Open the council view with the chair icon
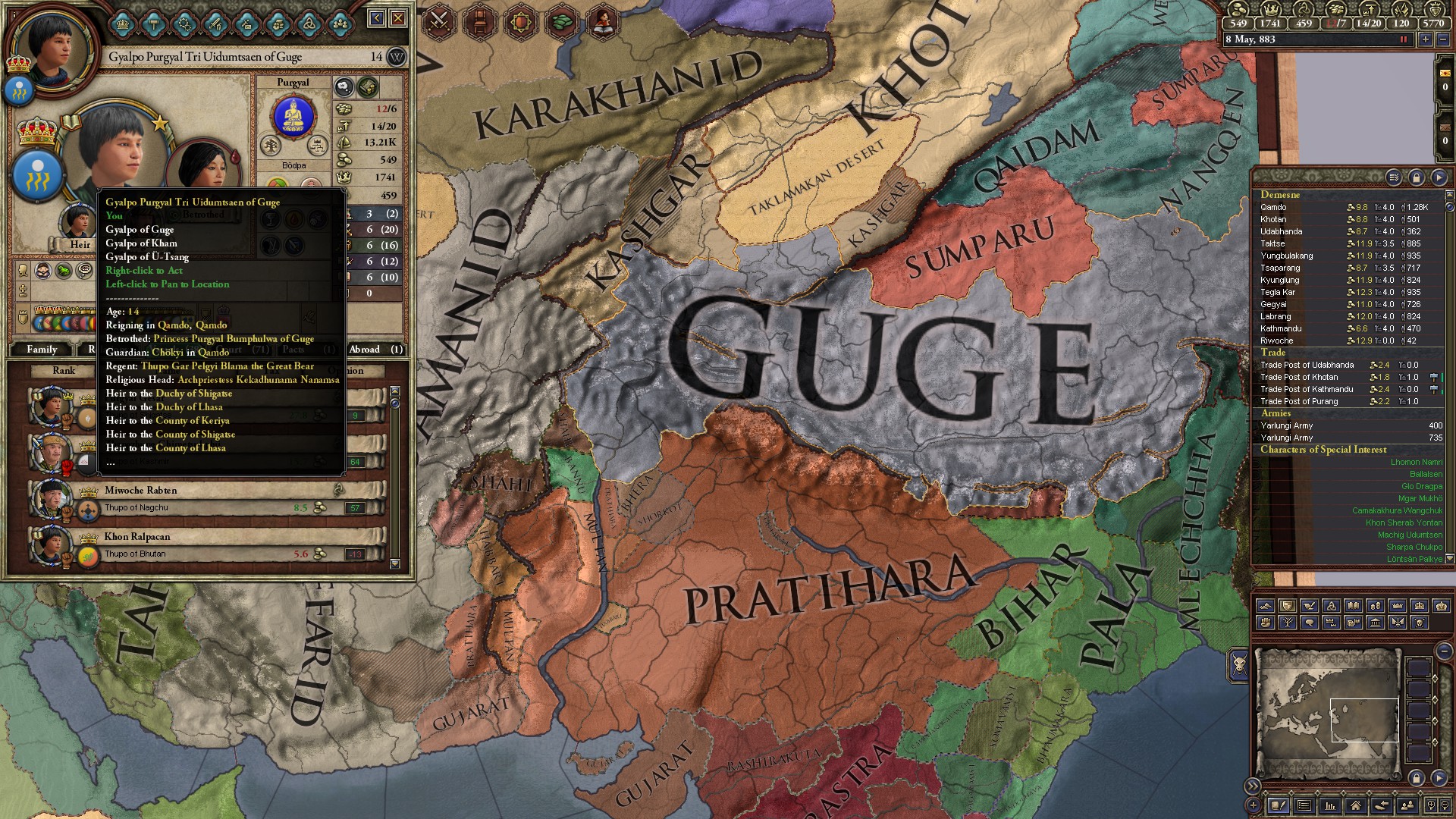 (480, 20)
